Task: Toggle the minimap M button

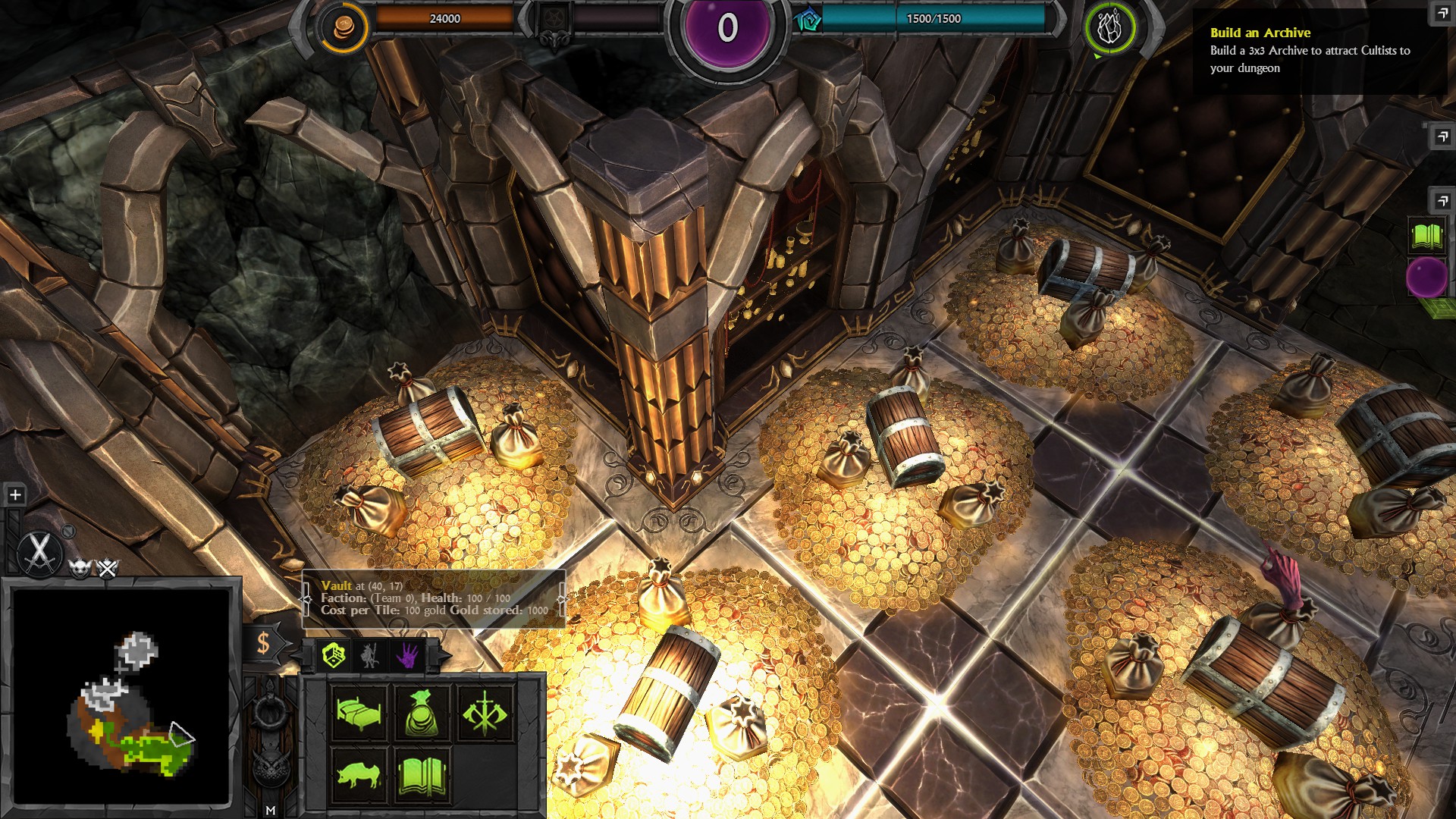Action: tap(271, 810)
